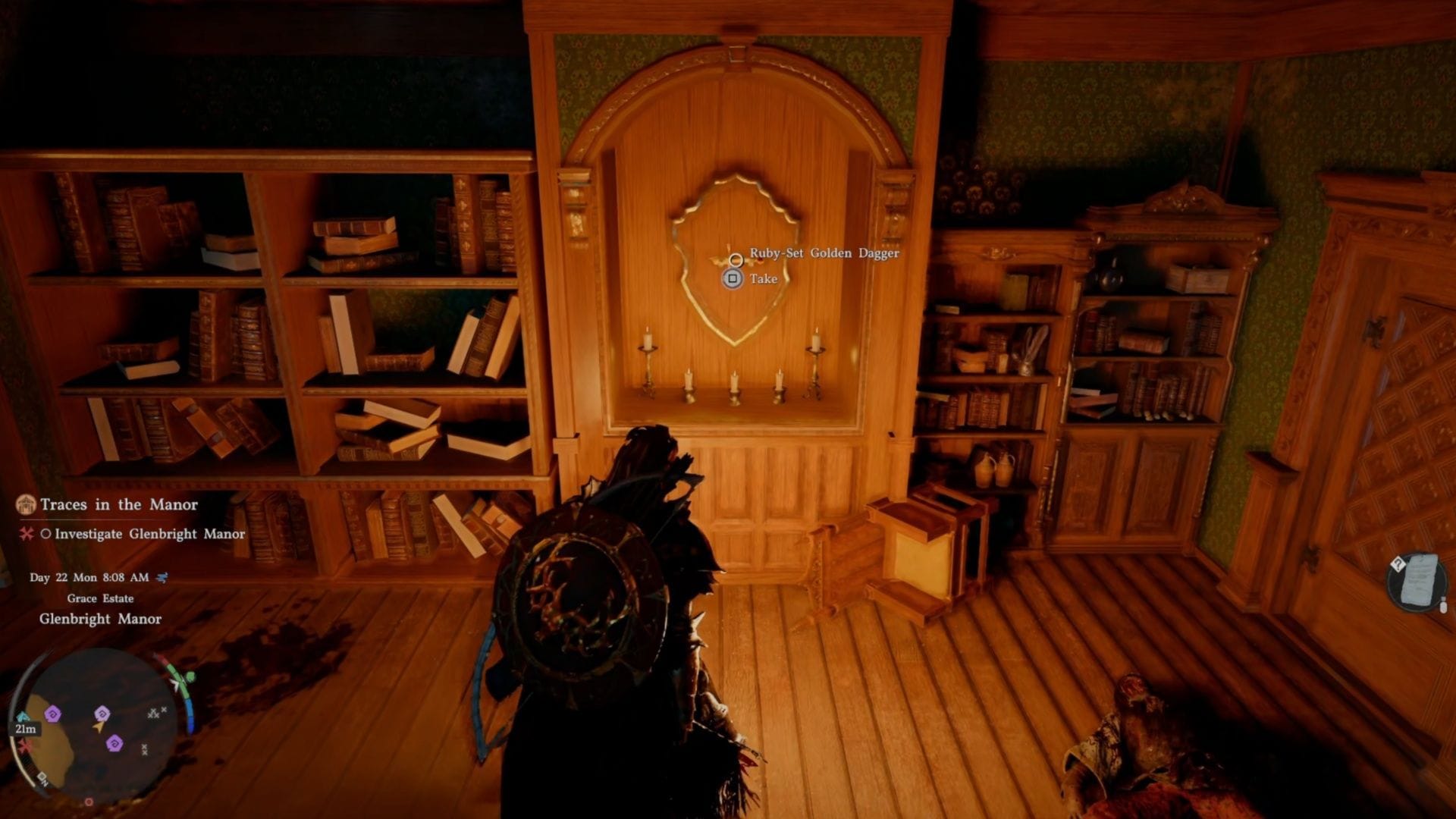Click the manor icon beside the quest title
The height and width of the screenshot is (819, 1456).
[x=26, y=504]
